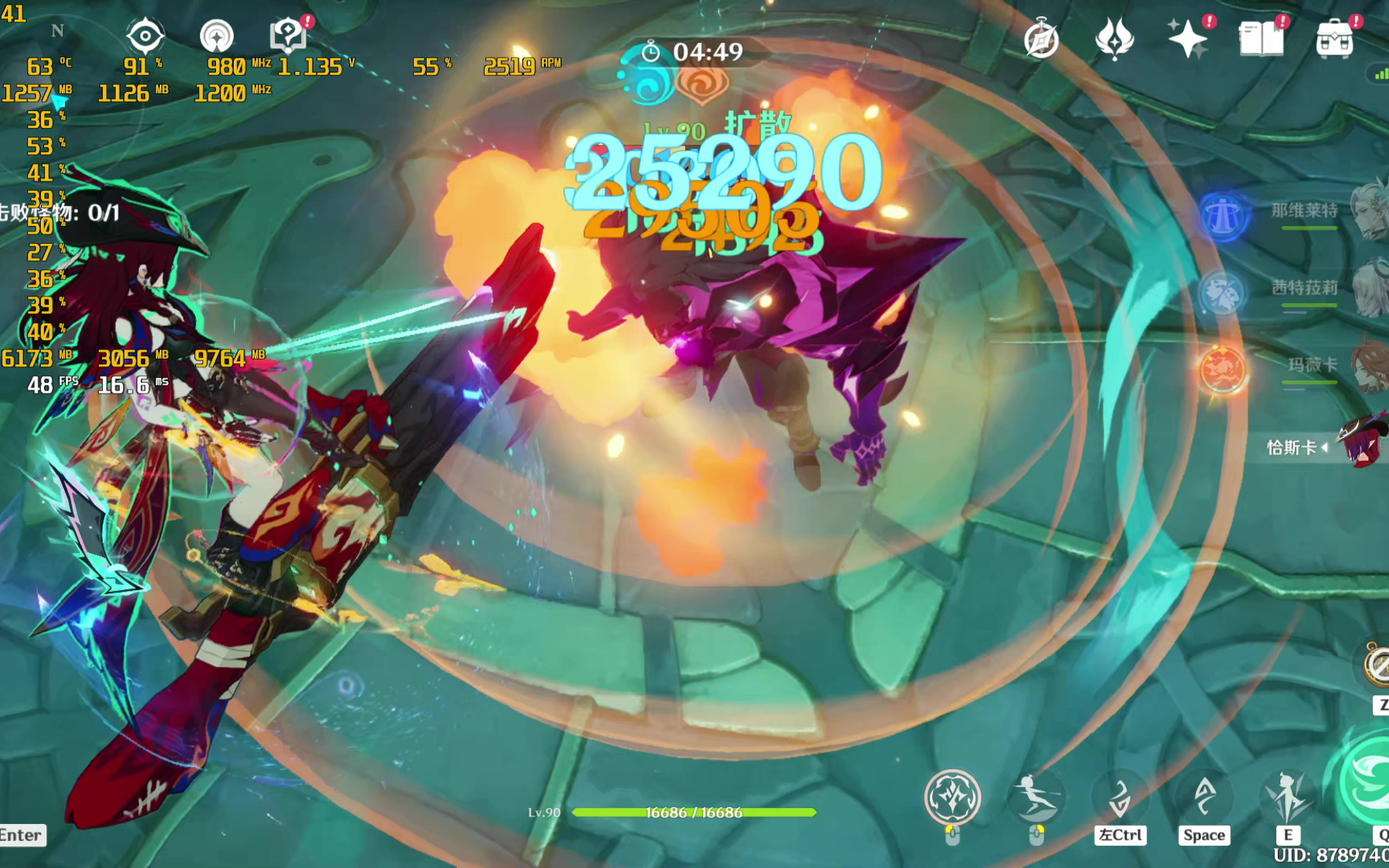Switch to party member 玛薇卡
1389x868 pixels.
1312,365
